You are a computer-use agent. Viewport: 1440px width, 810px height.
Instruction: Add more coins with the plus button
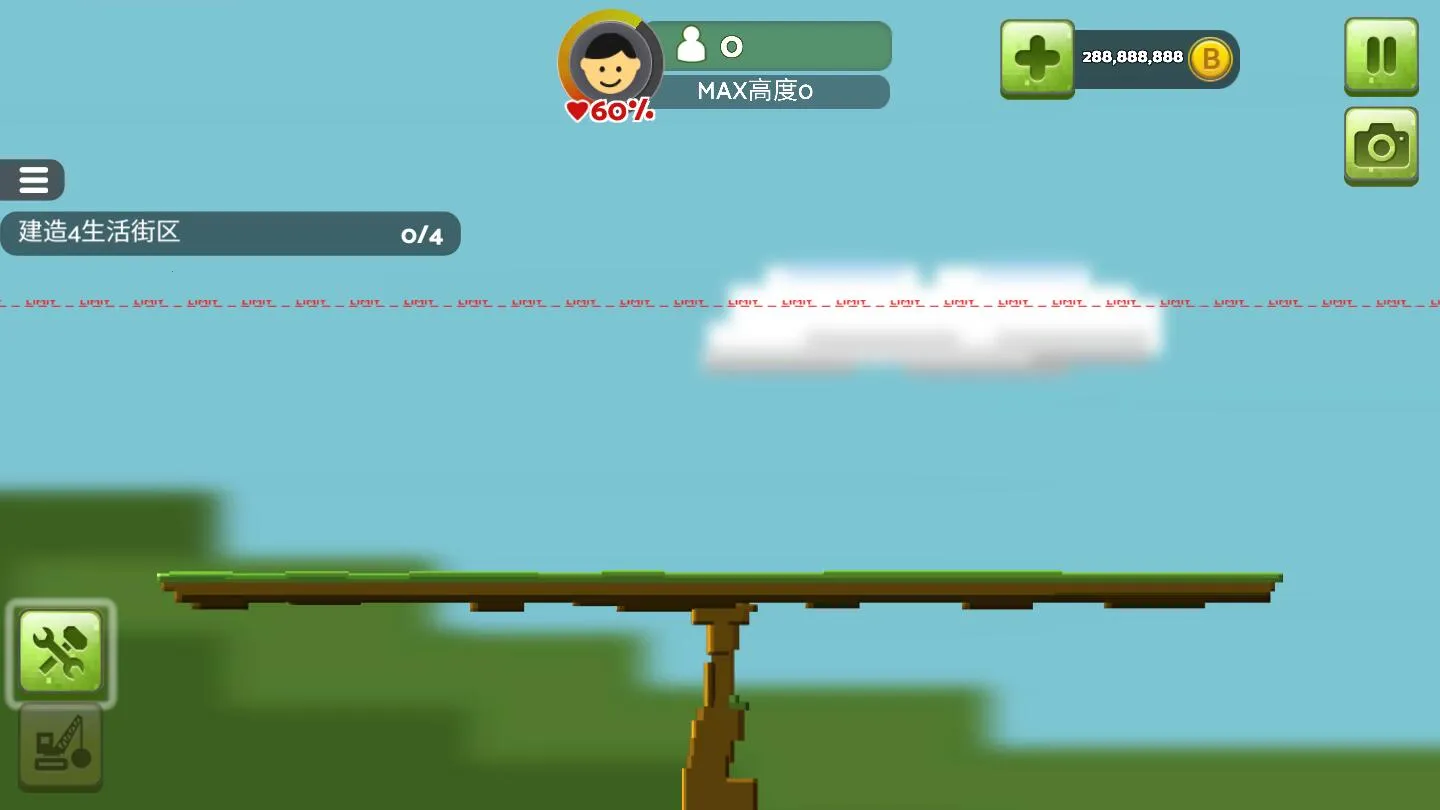coord(1037,59)
